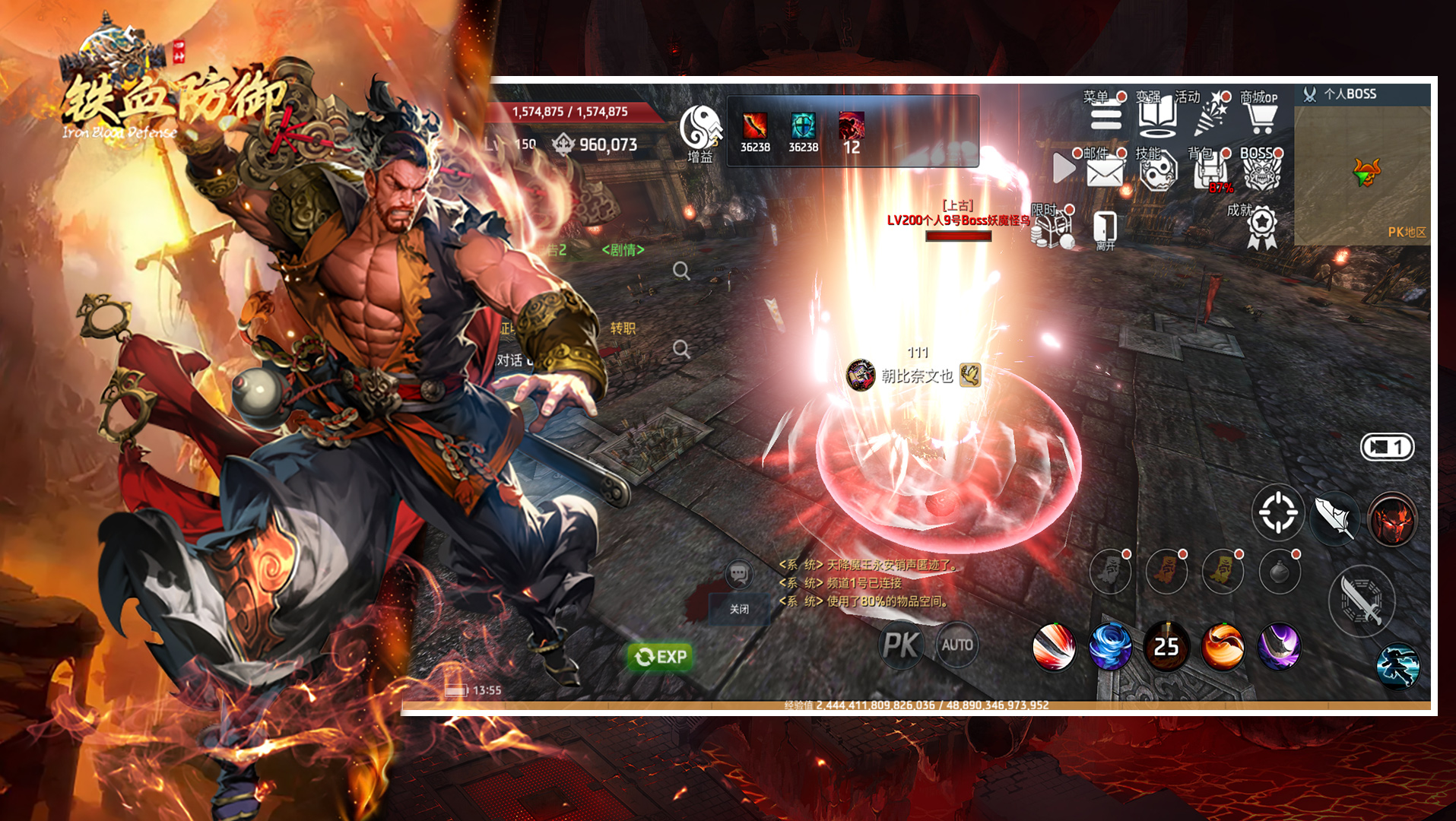Toggle the PK mode button
This screenshot has height=821, width=1456.
coord(902,645)
